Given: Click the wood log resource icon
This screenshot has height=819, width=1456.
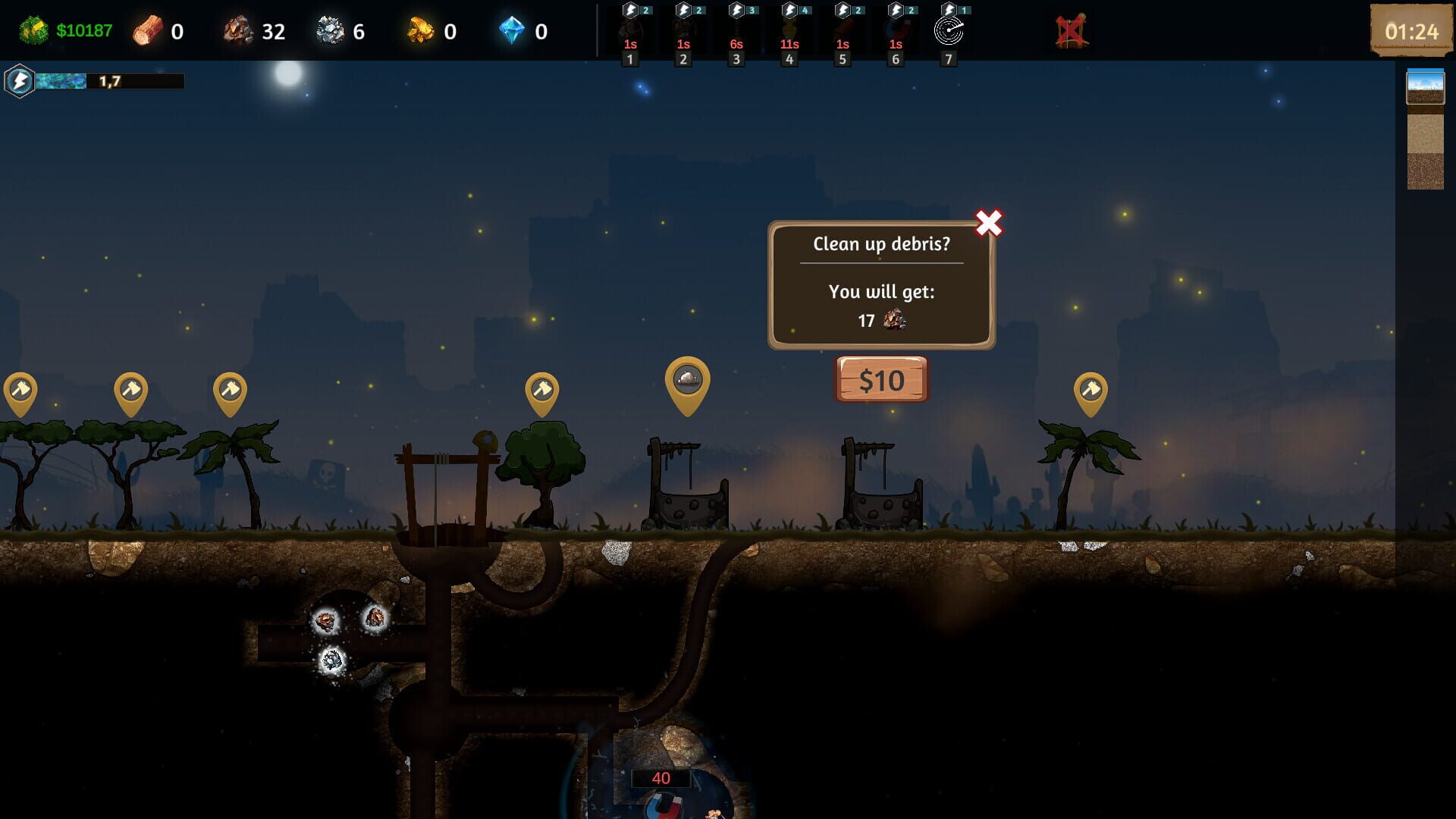Looking at the screenshot, I should [147, 31].
